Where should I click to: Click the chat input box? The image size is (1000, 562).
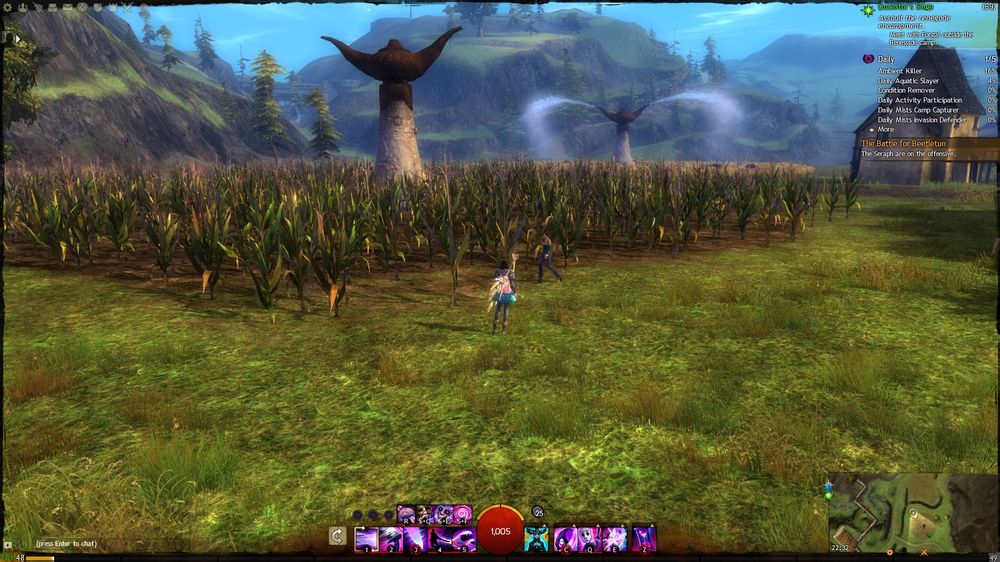coord(90,542)
